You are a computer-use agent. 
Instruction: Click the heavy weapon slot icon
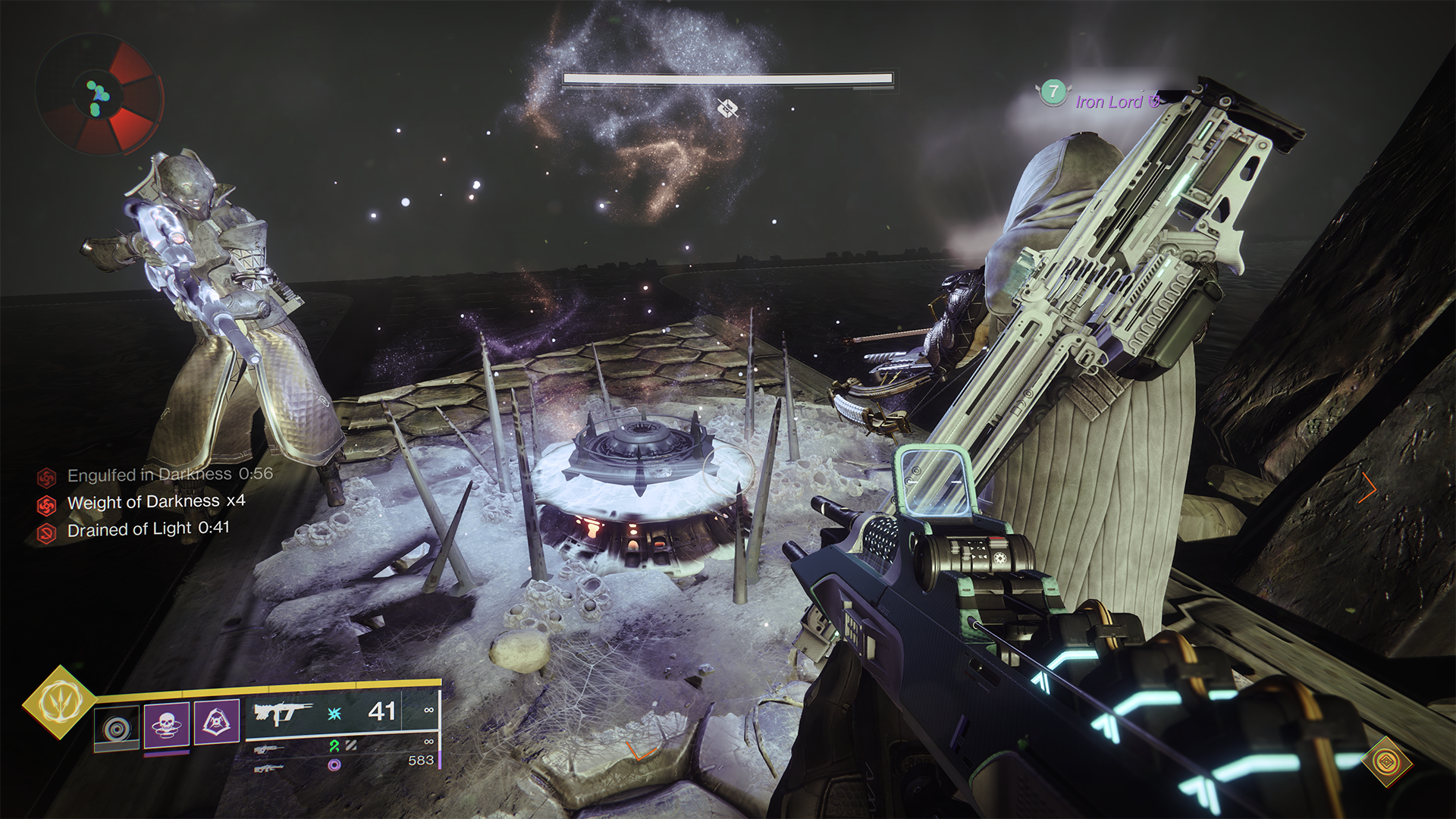click(x=269, y=767)
